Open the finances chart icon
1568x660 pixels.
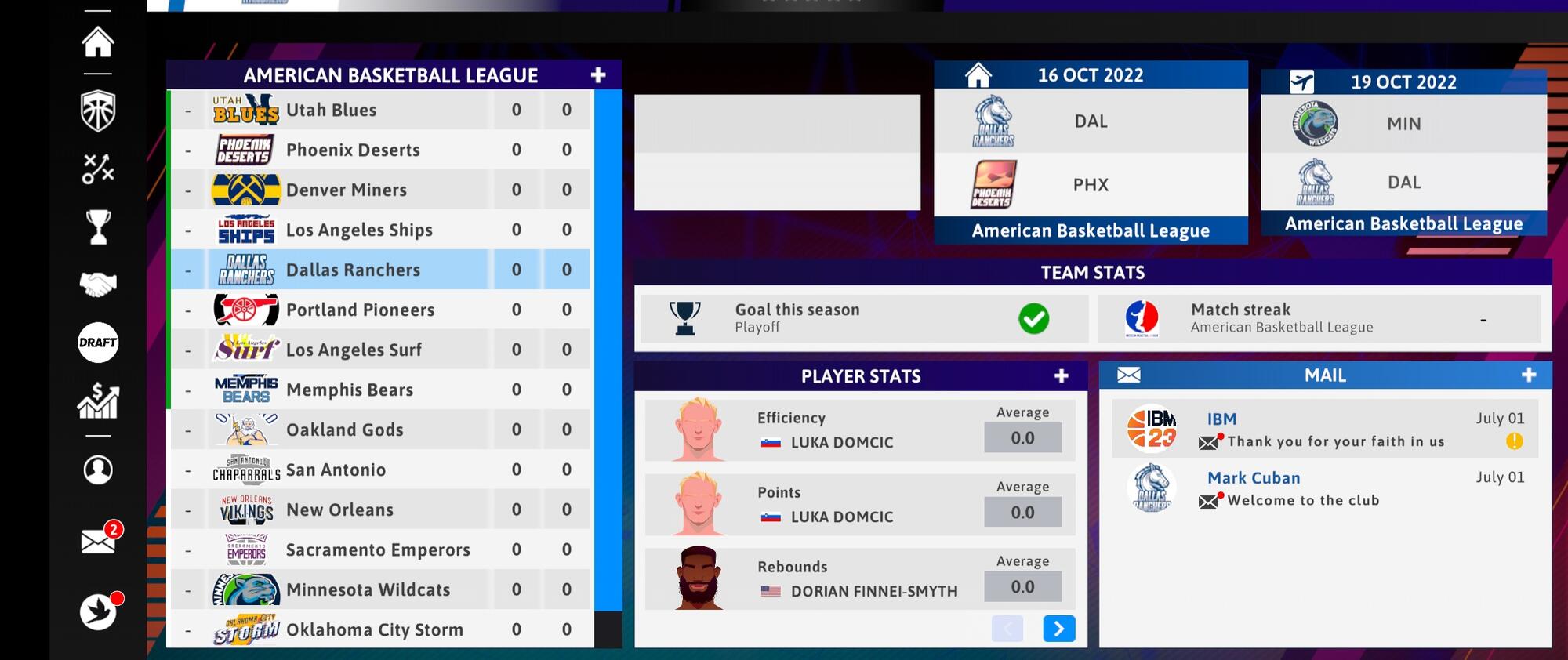(98, 401)
